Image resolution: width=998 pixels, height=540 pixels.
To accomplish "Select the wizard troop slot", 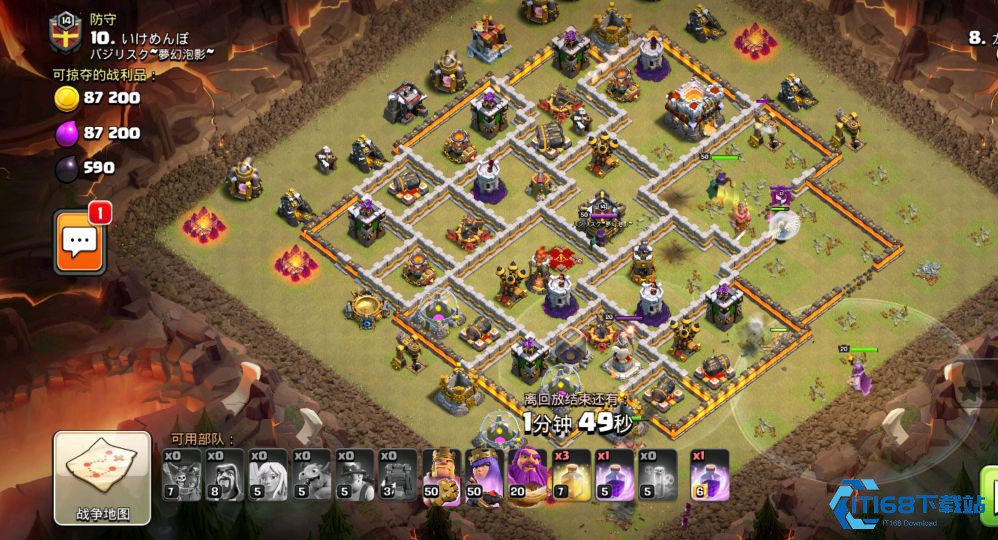I will [x=225, y=474].
